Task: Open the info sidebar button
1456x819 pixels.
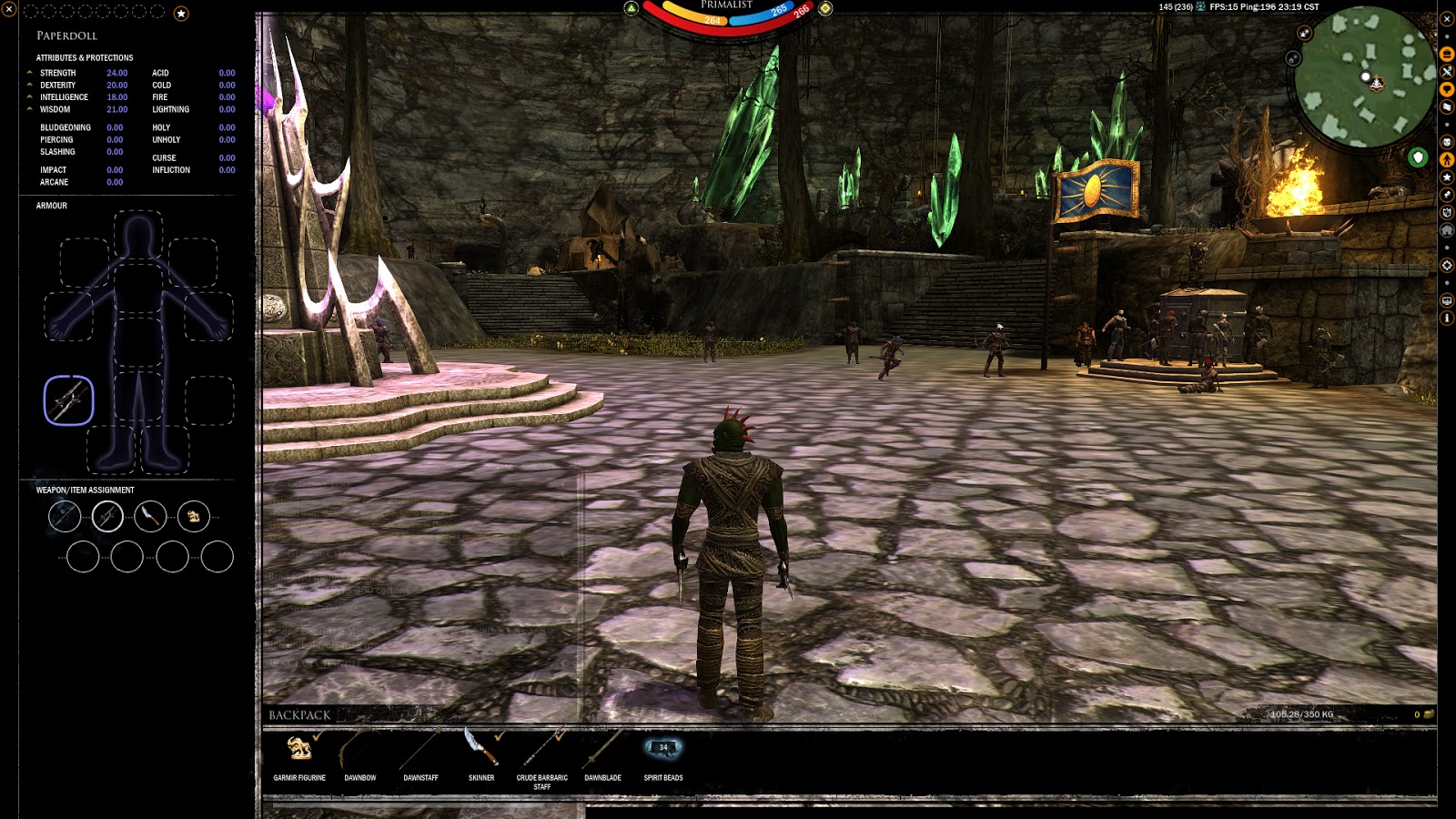Action: [x=1447, y=318]
